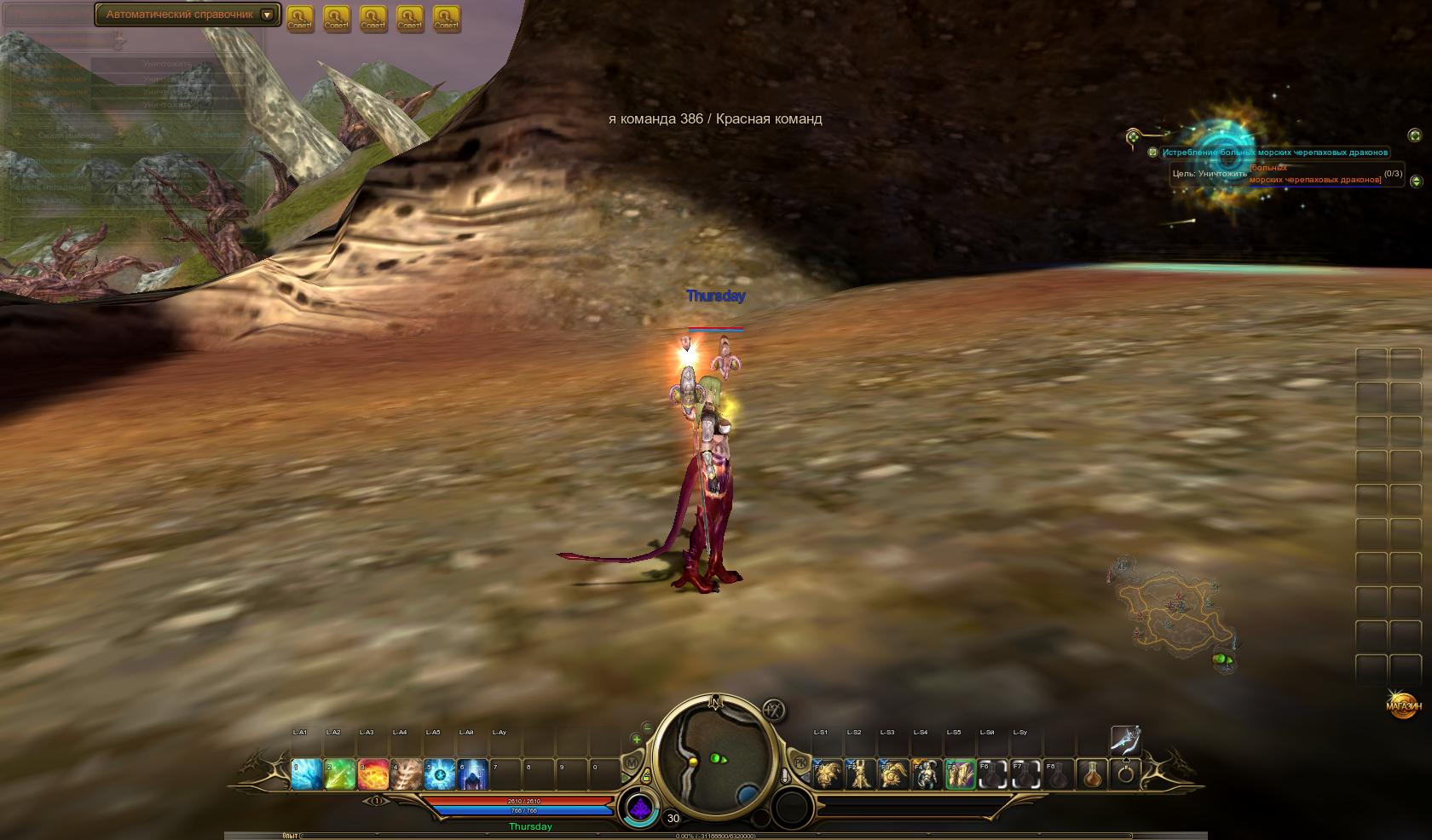Use the green slash skill in slot 2
The image size is (1432, 840).
pos(339,774)
